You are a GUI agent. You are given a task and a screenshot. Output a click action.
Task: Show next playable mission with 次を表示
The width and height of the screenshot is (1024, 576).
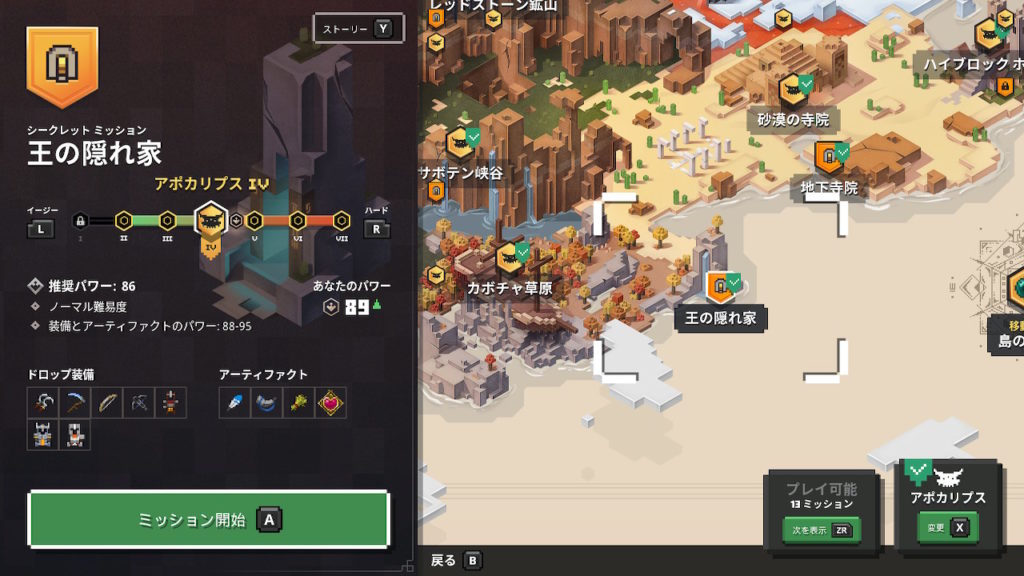[822, 530]
